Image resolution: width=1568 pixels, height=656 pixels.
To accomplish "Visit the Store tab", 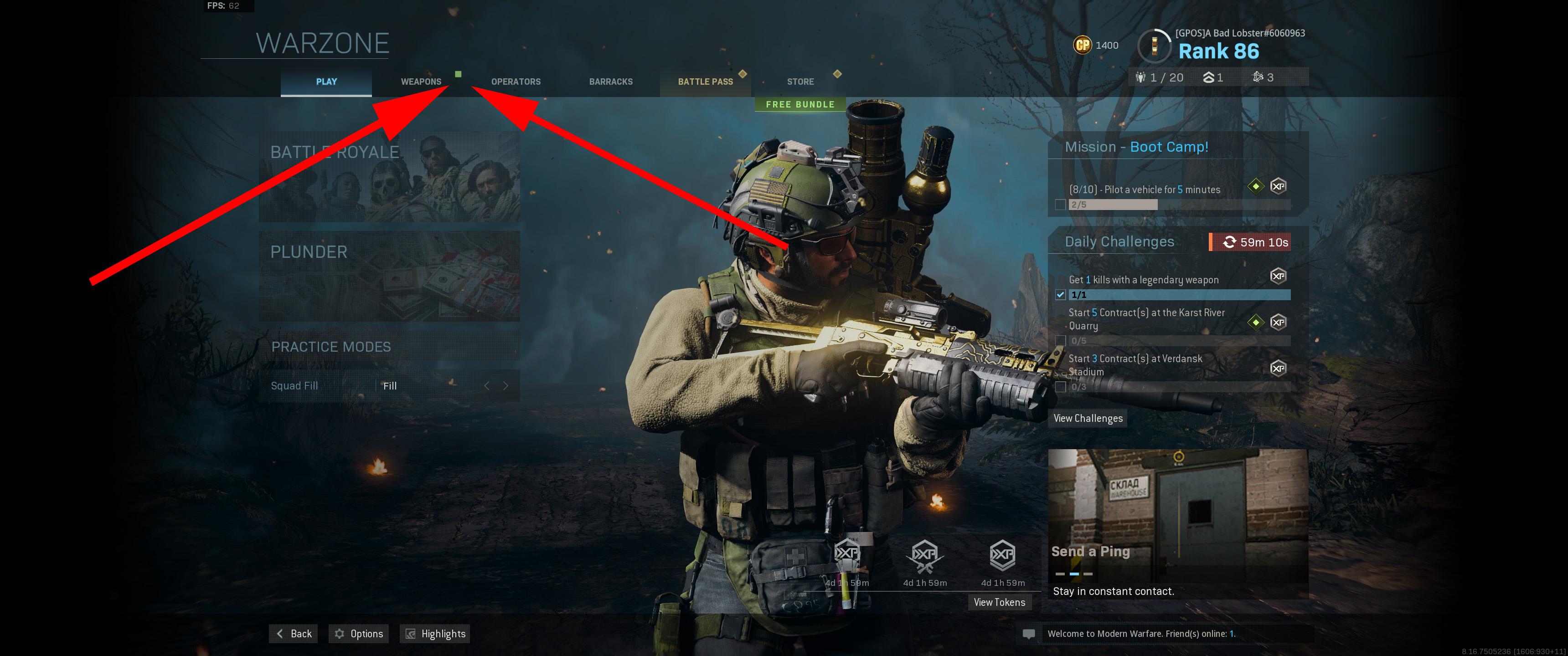I will pyautogui.click(x=800, y=82).
